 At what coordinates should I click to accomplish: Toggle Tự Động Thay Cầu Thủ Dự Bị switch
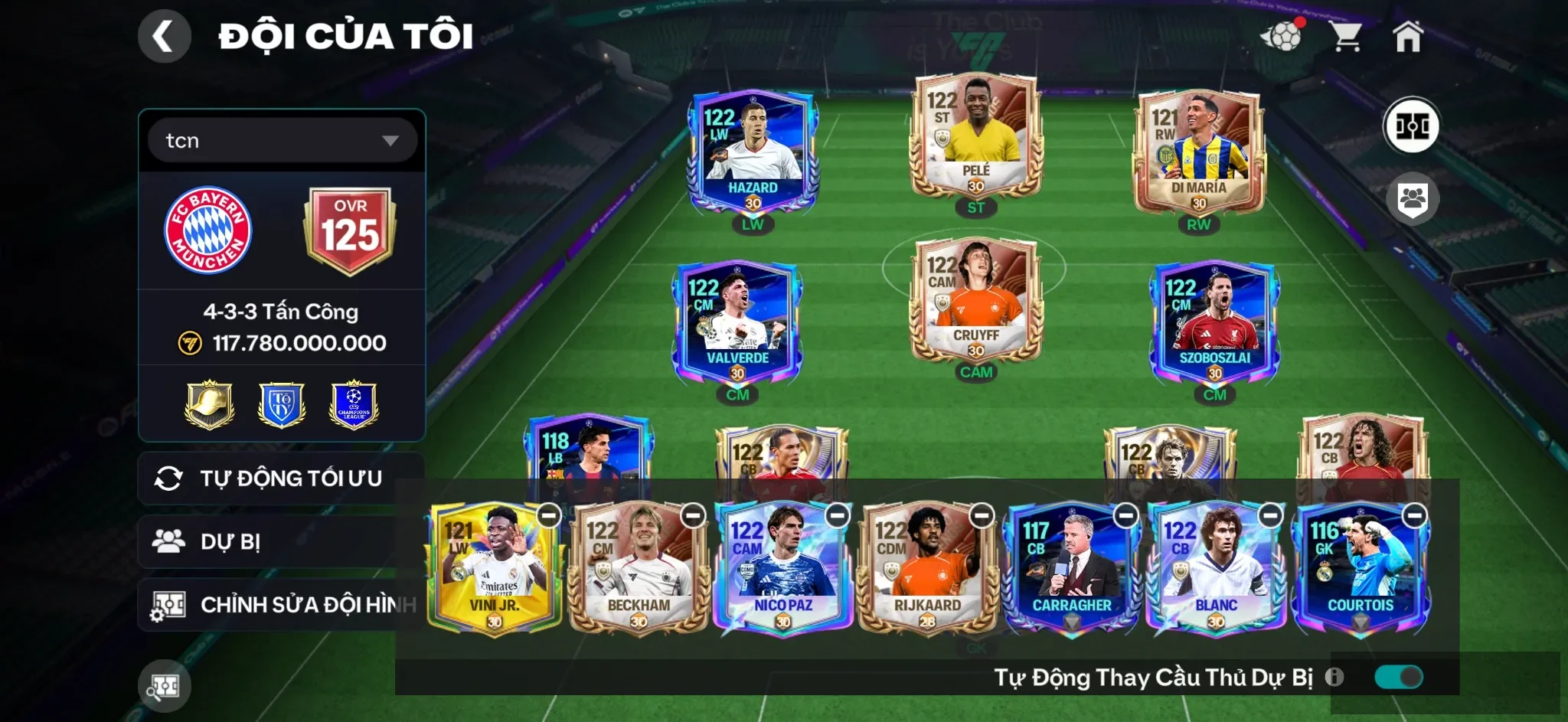[1398, 677]
